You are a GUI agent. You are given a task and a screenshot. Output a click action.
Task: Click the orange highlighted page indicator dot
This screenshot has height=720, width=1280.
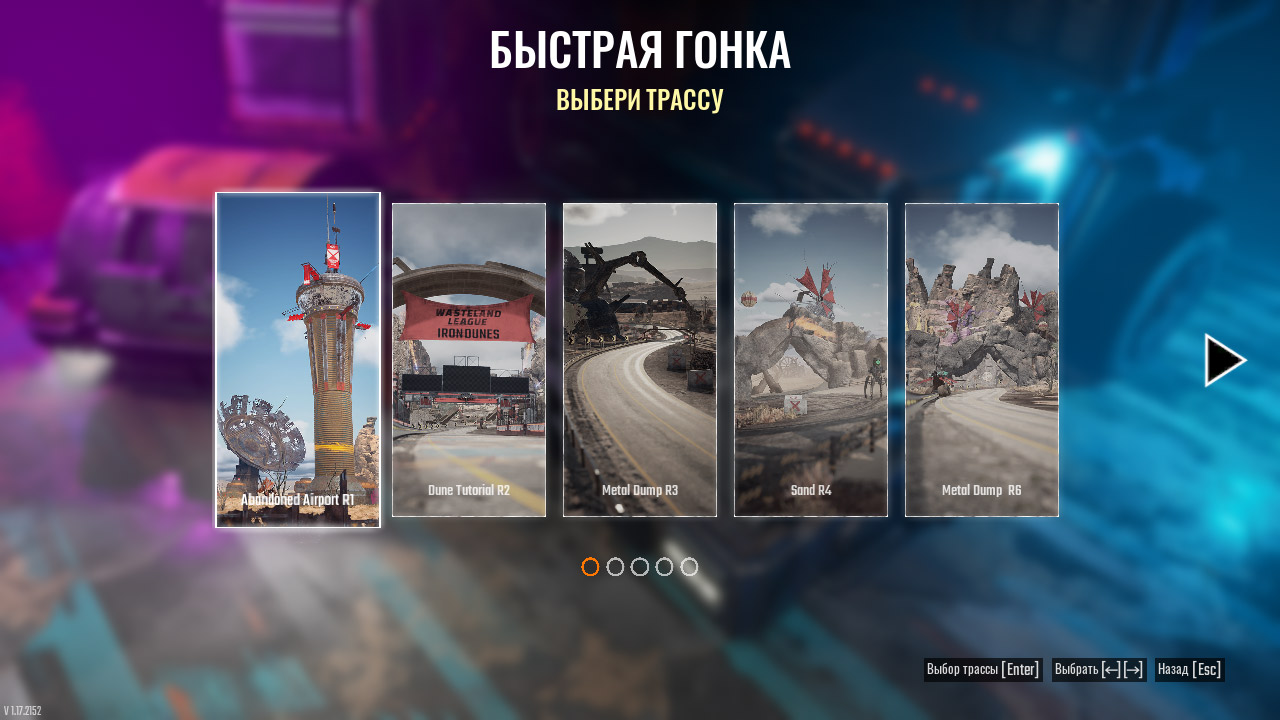point(590,567)
